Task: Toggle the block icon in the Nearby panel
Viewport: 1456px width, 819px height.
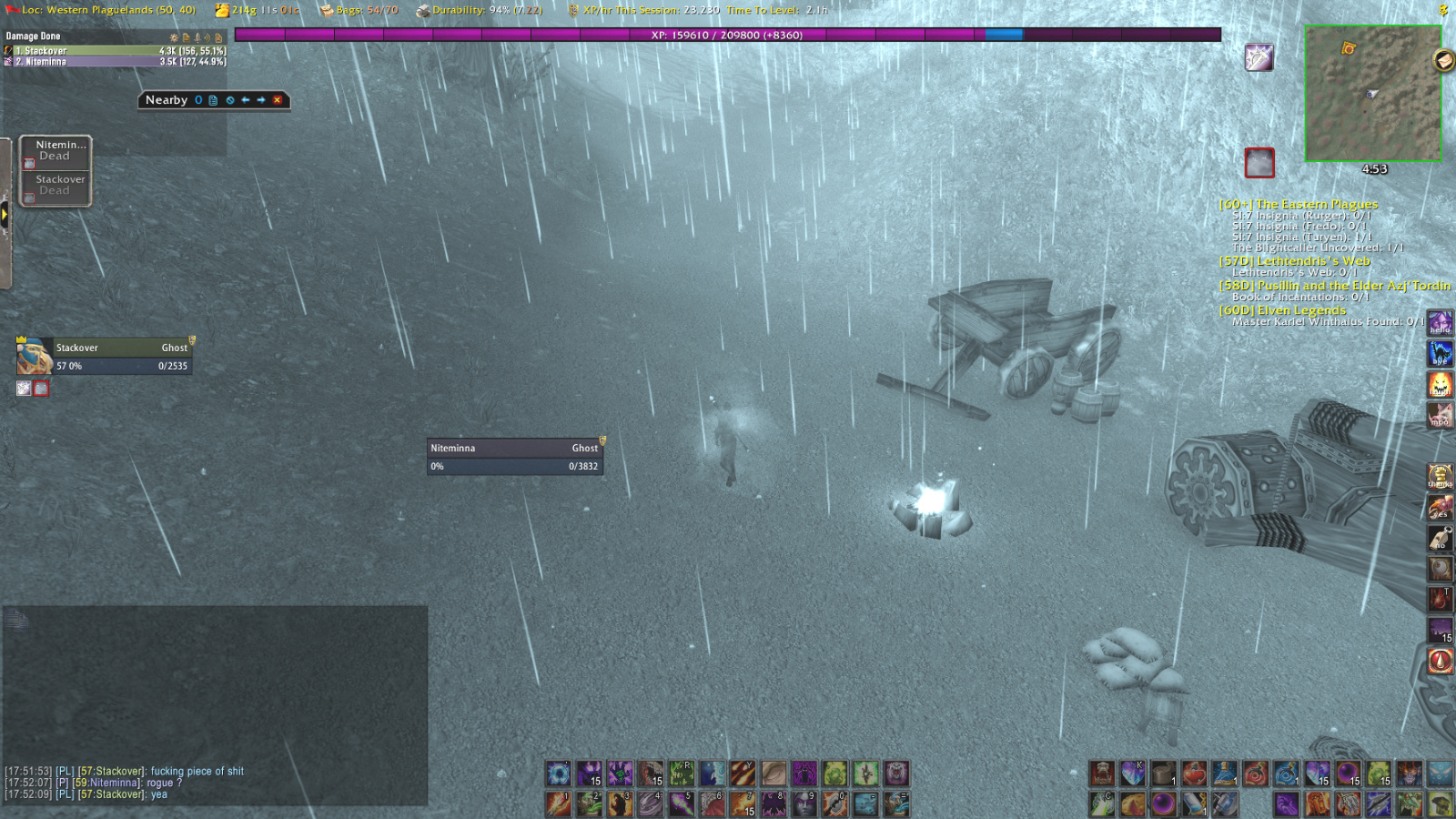Action: tap(231, 100)
